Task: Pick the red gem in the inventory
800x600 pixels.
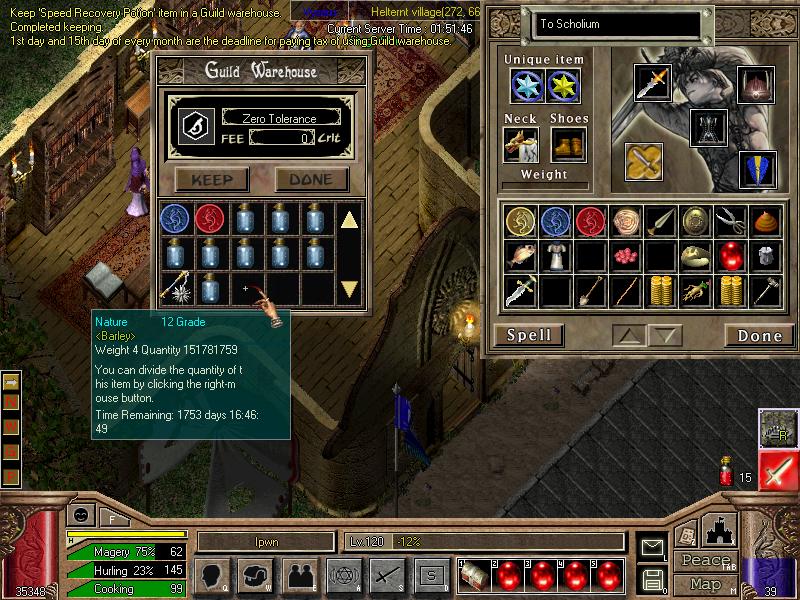Action: click(x=729, y=256)
